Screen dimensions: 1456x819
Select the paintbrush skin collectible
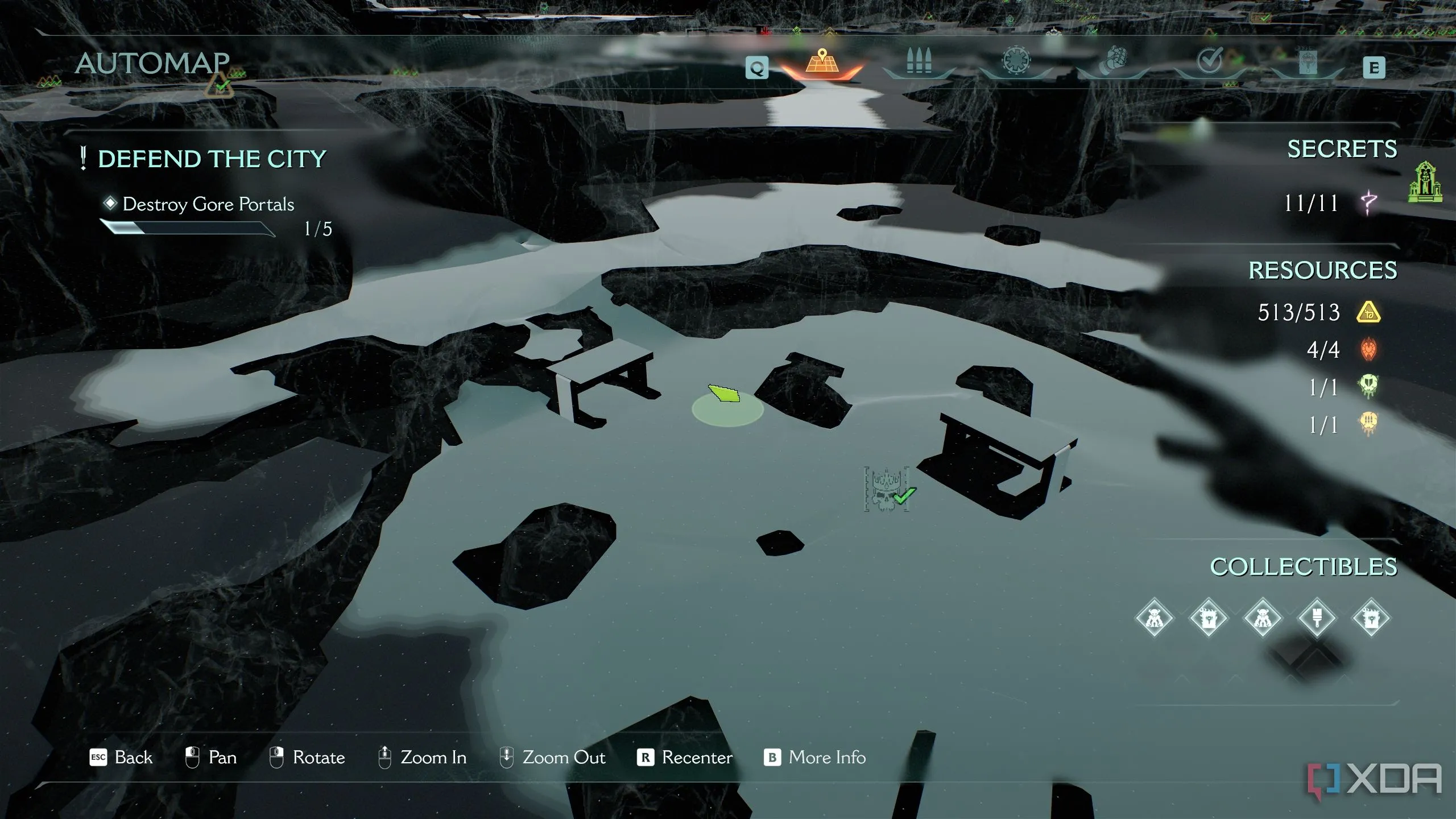point(1317,618)
